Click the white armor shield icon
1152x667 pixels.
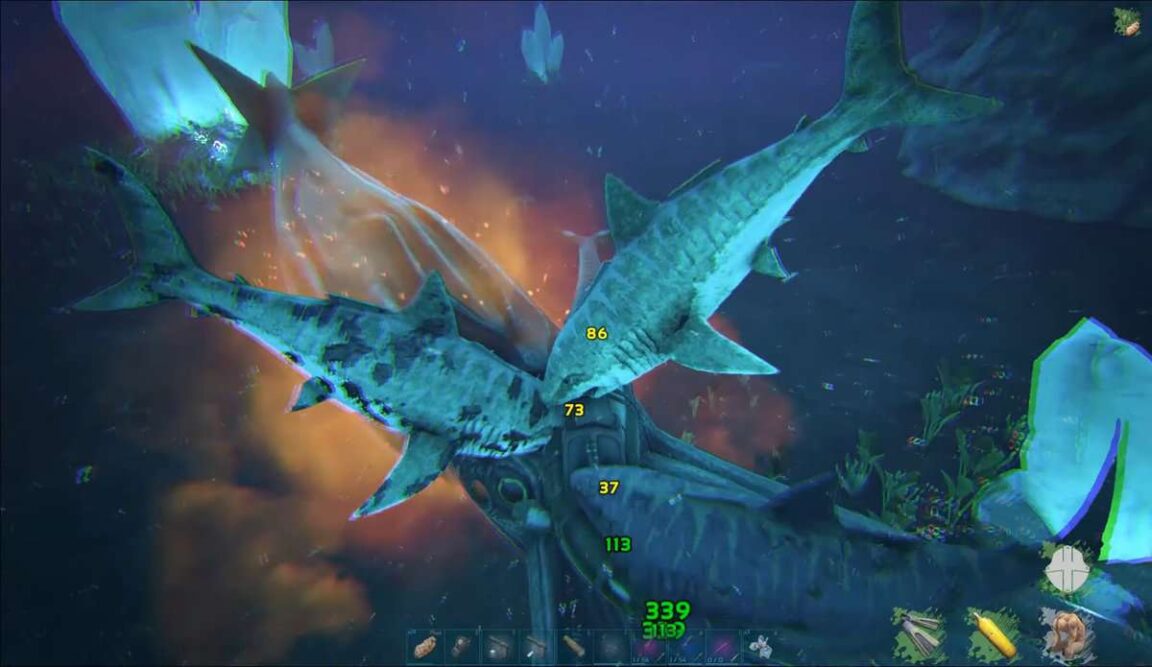click(x=1066, y=570)
